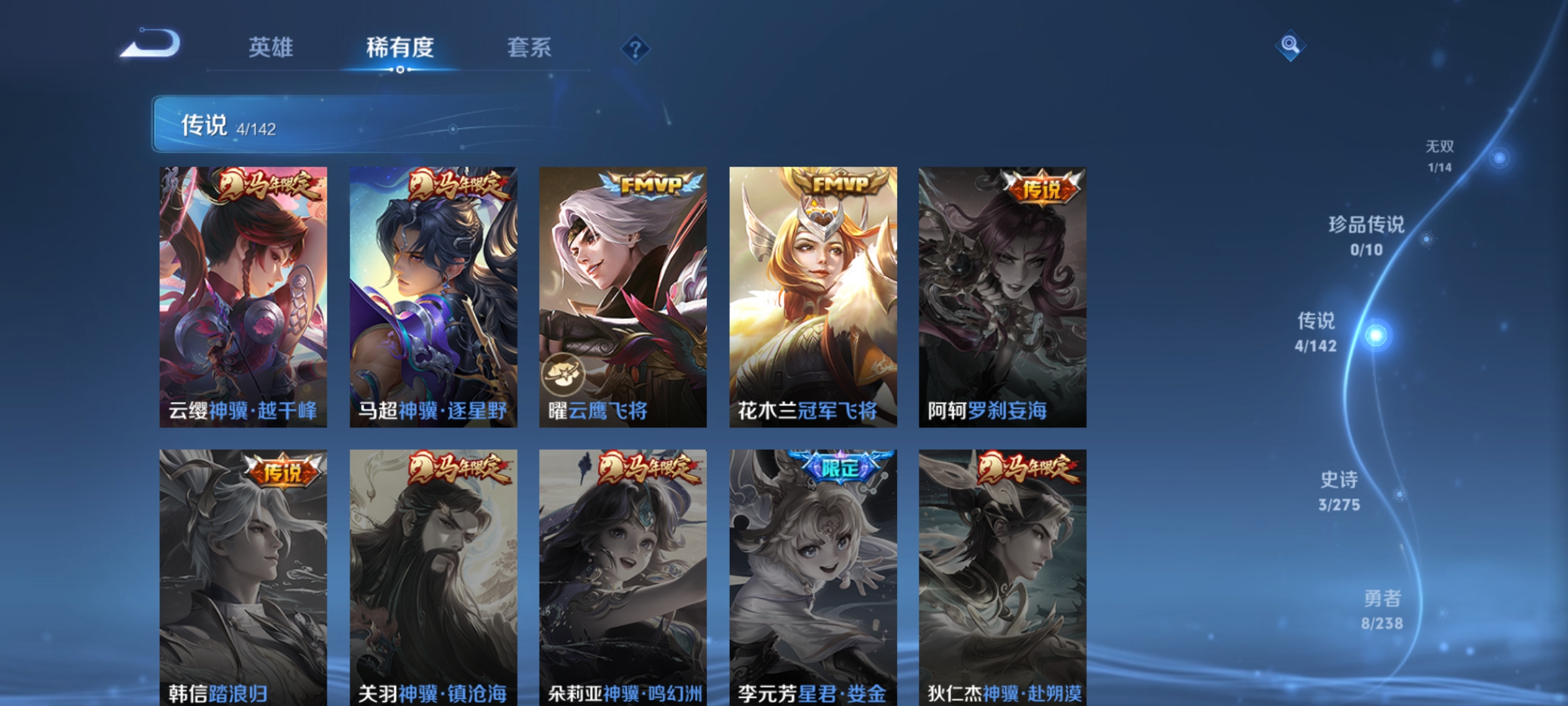The height and width of the screenshot is (706, 1568).
Task: View 朵莉亚's 神骥·鸣幻洲 skin
Action: tap(622, 575)
